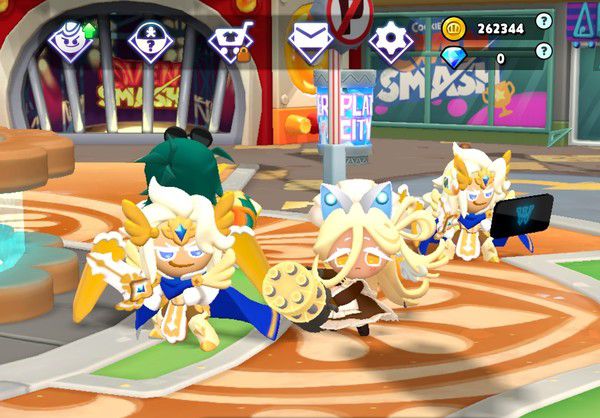Image resolution: width=600 pixels, height=418 pixels.
Task: Open the mailbox envelope icon
Action: pos(310,41)
